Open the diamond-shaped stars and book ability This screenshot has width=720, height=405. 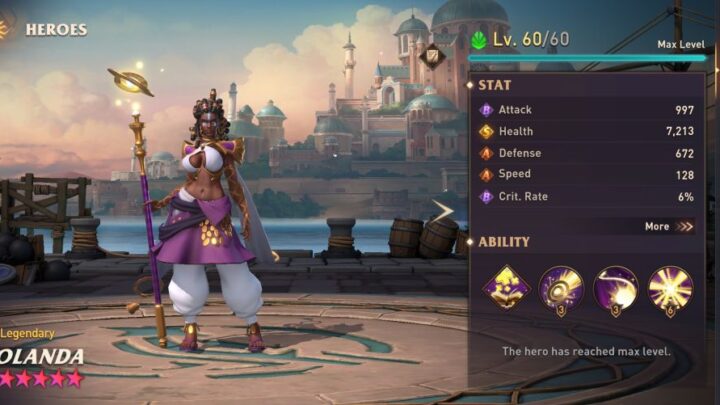point(506,288)
